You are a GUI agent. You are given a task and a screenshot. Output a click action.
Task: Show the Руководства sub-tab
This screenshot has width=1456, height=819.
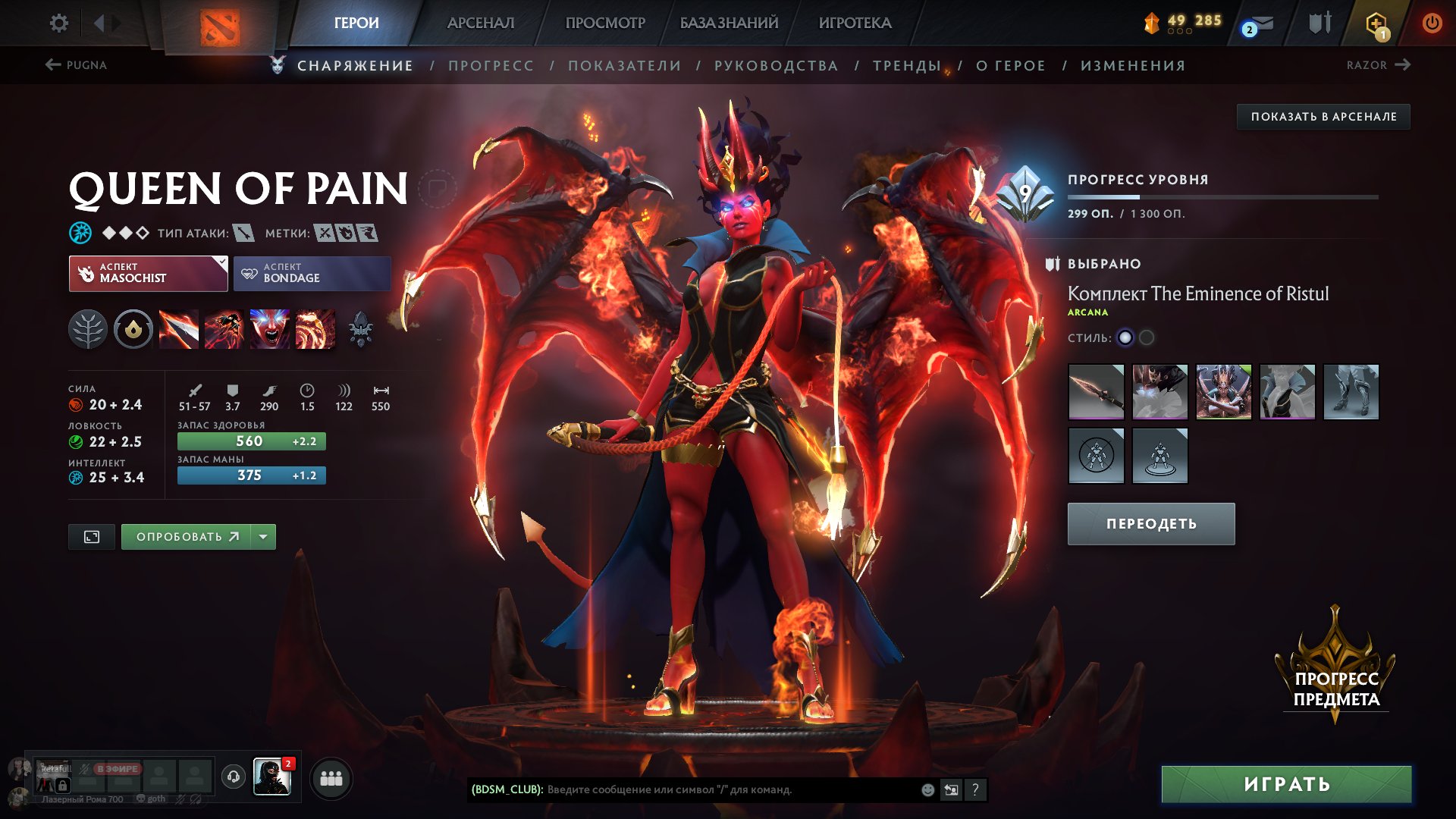pos(776,66)
